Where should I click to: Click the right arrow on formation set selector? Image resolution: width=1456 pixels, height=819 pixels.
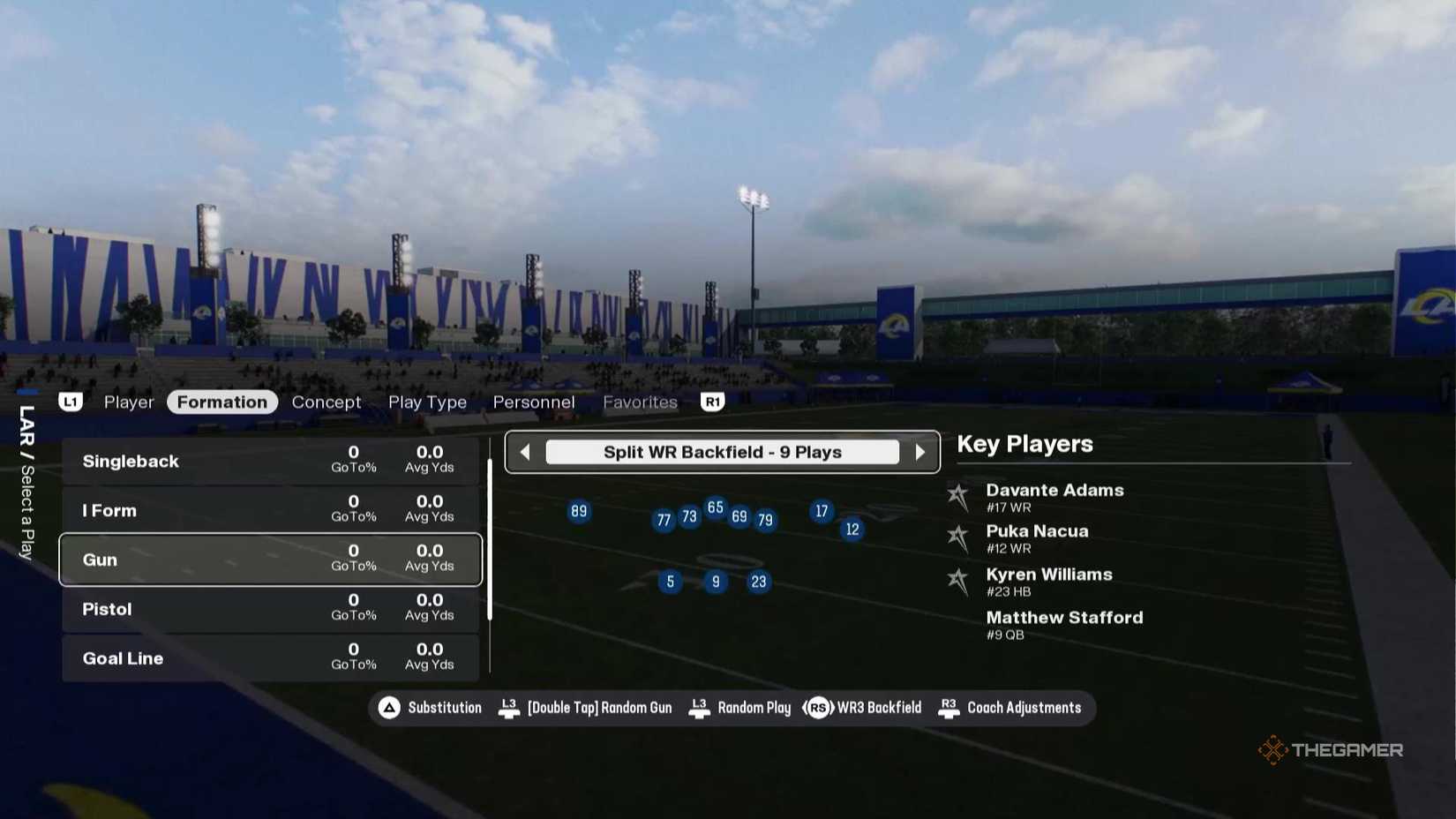(921, 452)
